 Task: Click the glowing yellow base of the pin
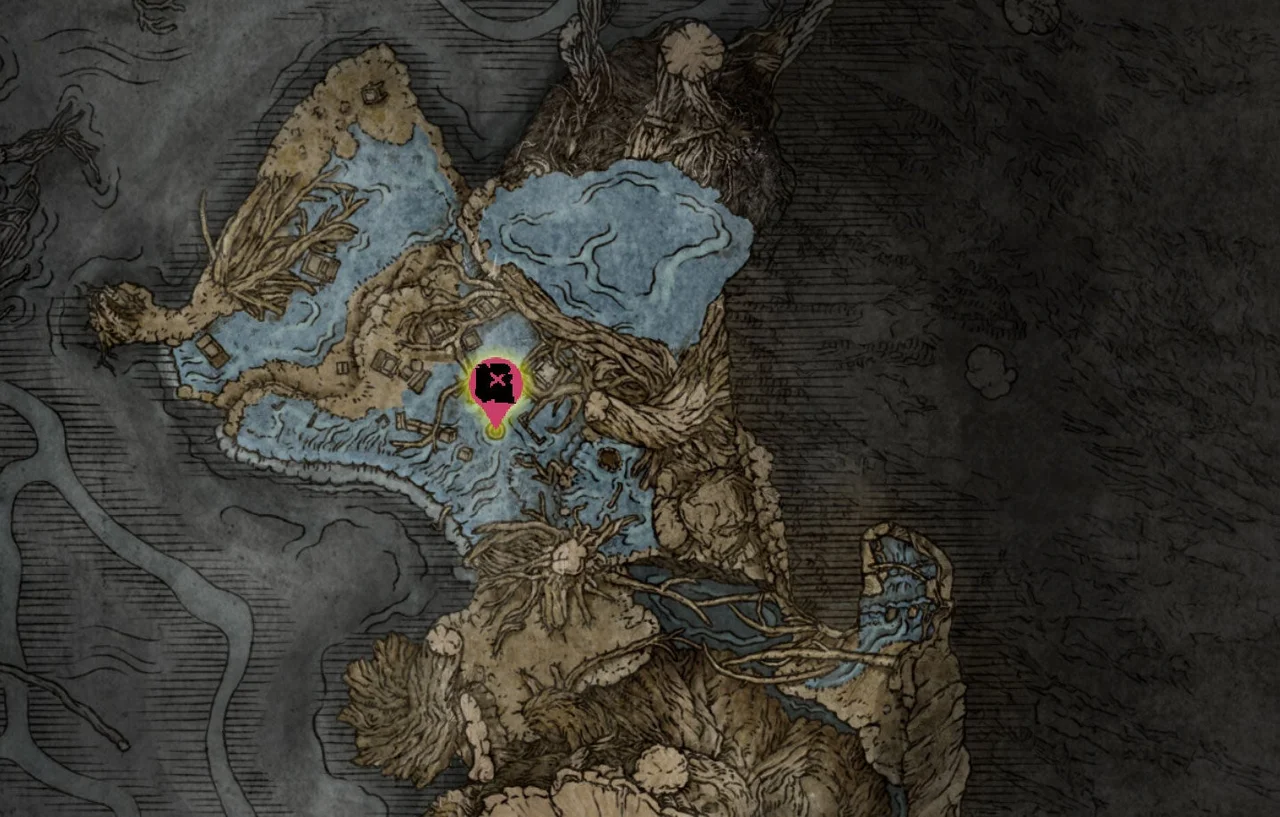tap(494, 428)
